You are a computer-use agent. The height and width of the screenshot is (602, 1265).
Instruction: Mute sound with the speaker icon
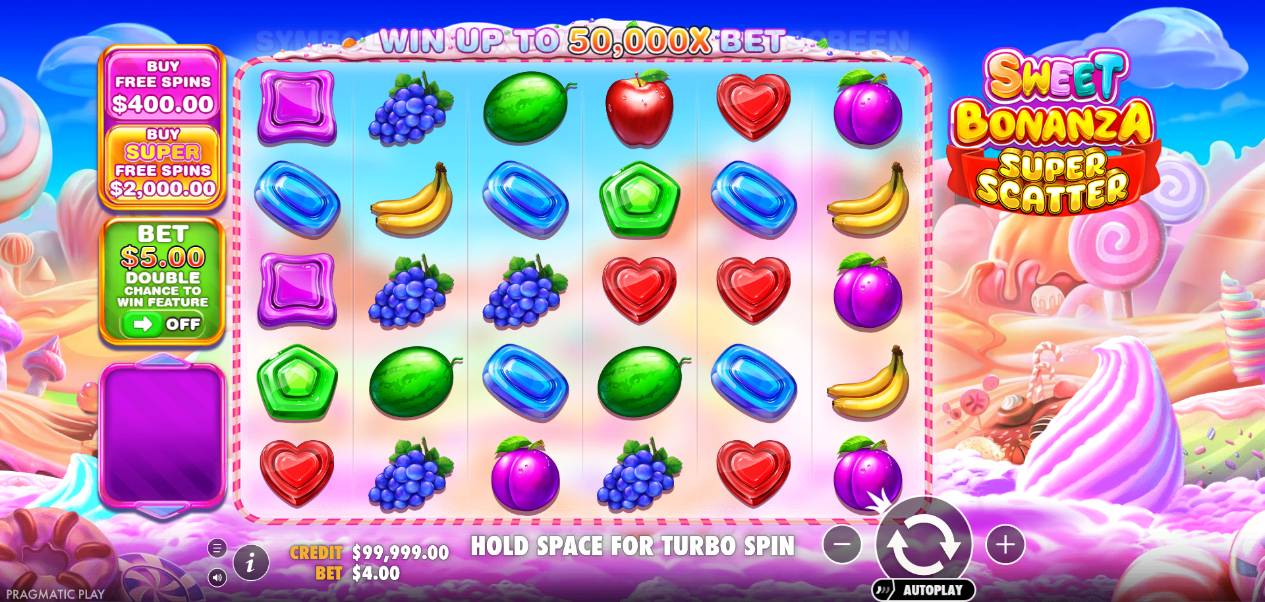tap(217, 577)
